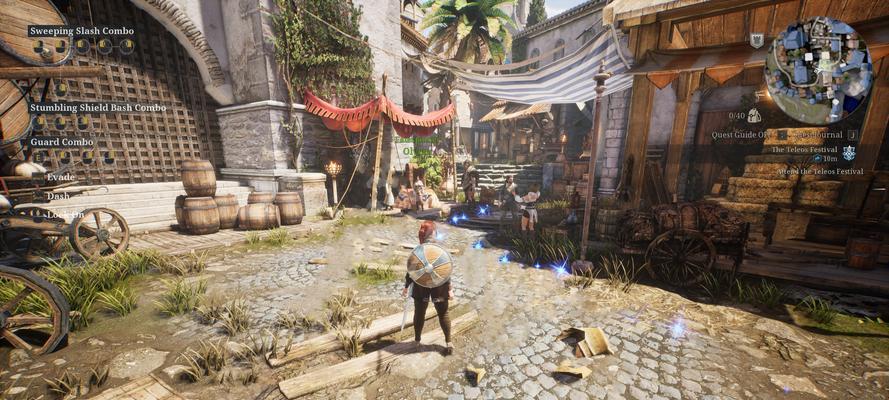Viewport: 889px width, 400px height.
Task: Toggle the Quest Guide option
Action: [x=740, y=134]
